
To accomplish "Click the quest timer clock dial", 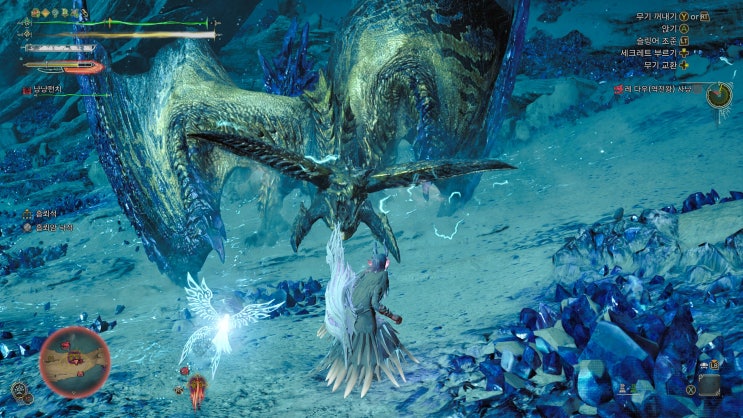I will tap(717, 94).
